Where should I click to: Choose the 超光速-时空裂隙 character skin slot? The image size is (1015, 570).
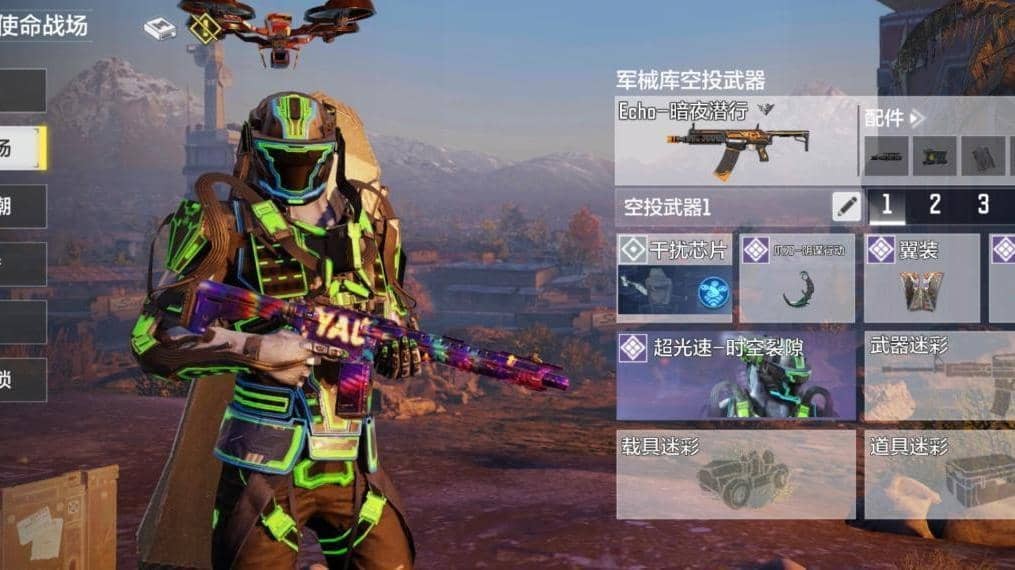click(735, 376)
